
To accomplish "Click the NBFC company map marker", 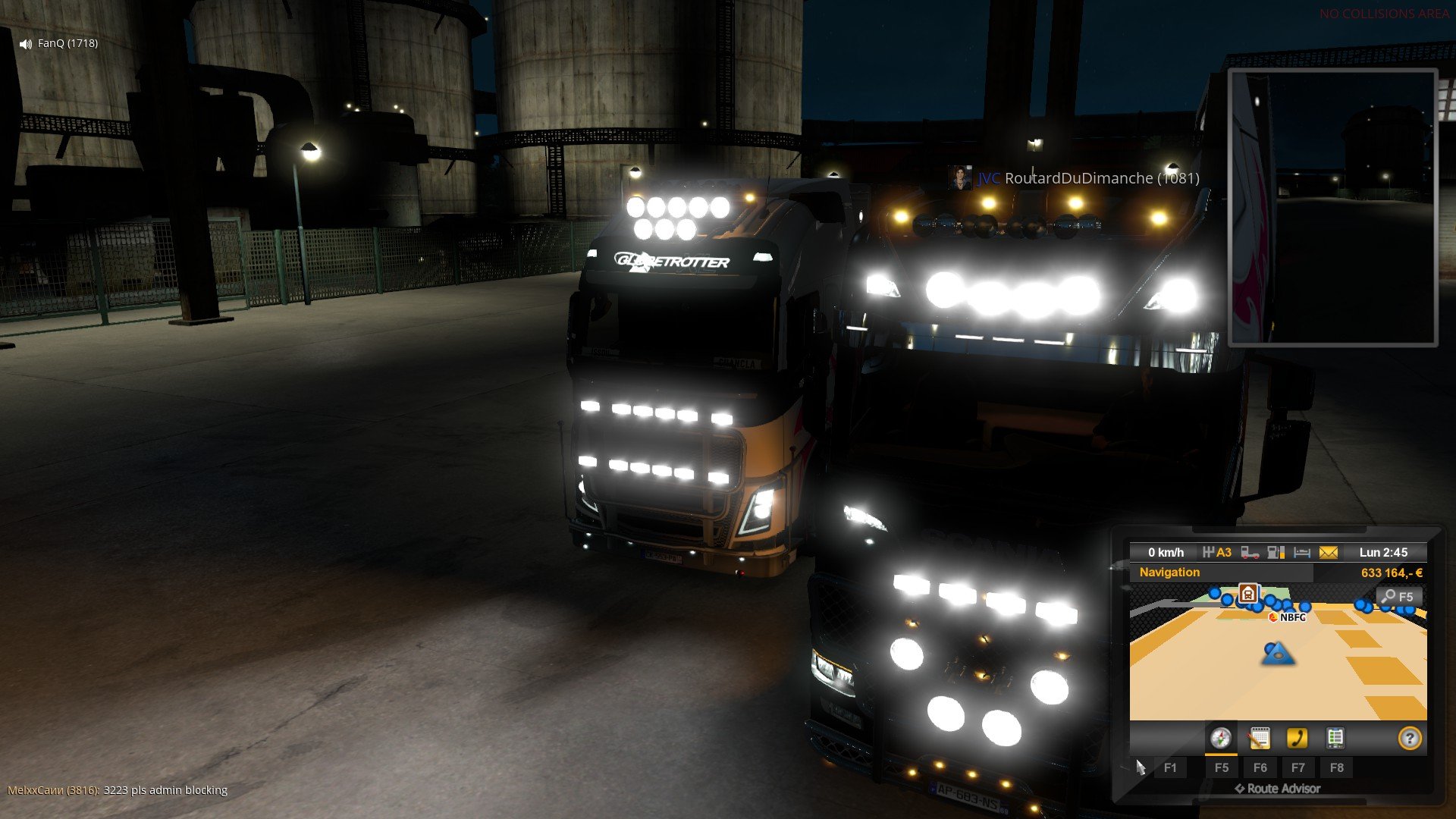I will pos(1288,617).
